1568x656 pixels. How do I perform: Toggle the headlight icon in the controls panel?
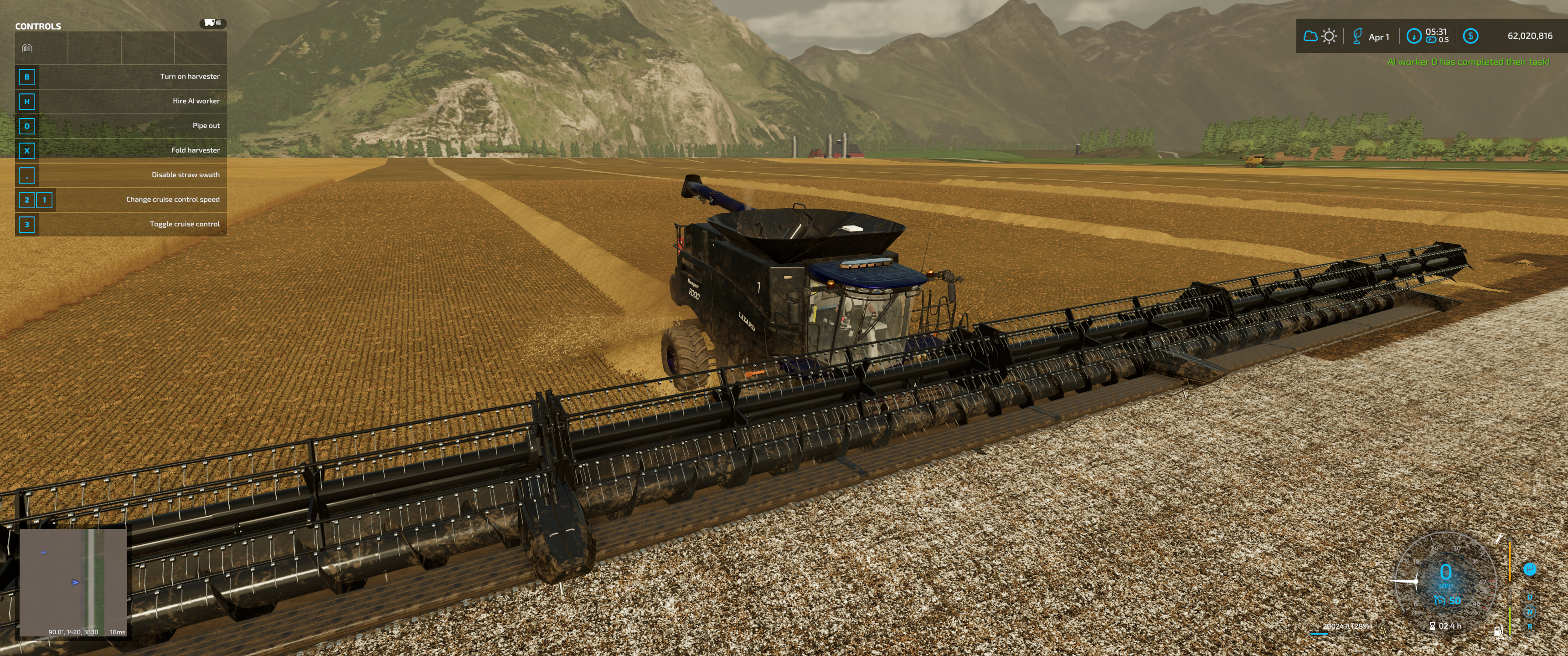[27, 48]
